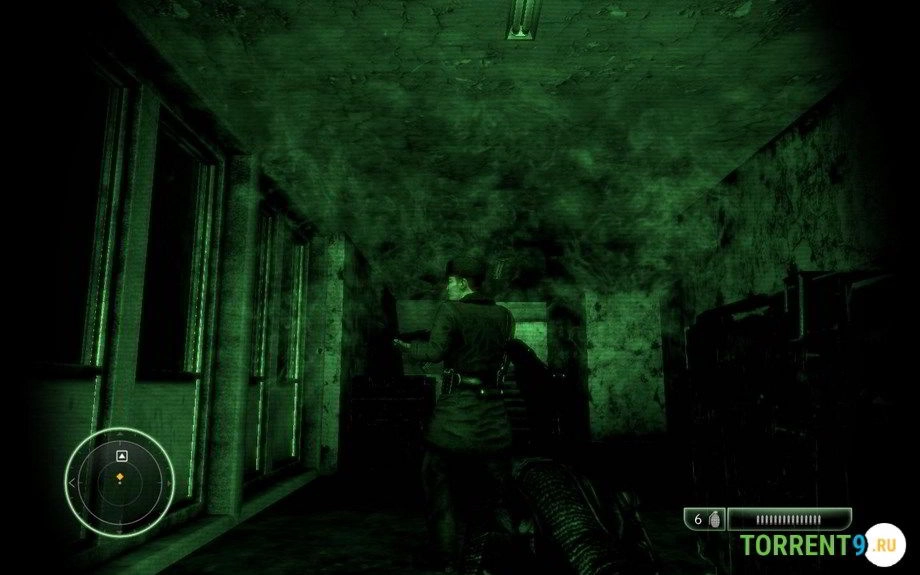Select the grenade icon
This screenshot has width=920, height=575.
(714, 519)
